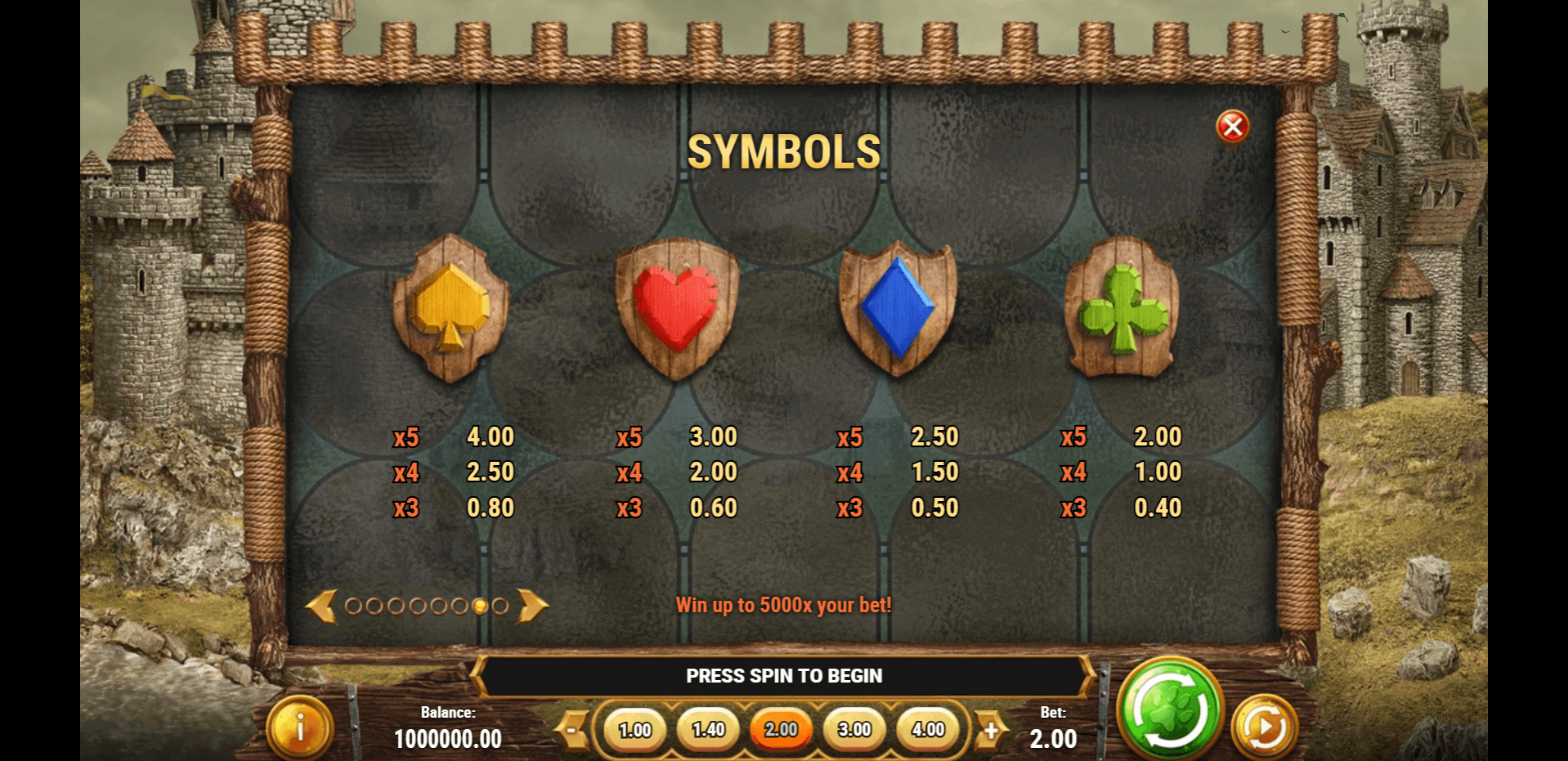This screenshot has width=1568, height=761.
Task: Pick the 4.00 bet chip
Action: coord(928,730)
